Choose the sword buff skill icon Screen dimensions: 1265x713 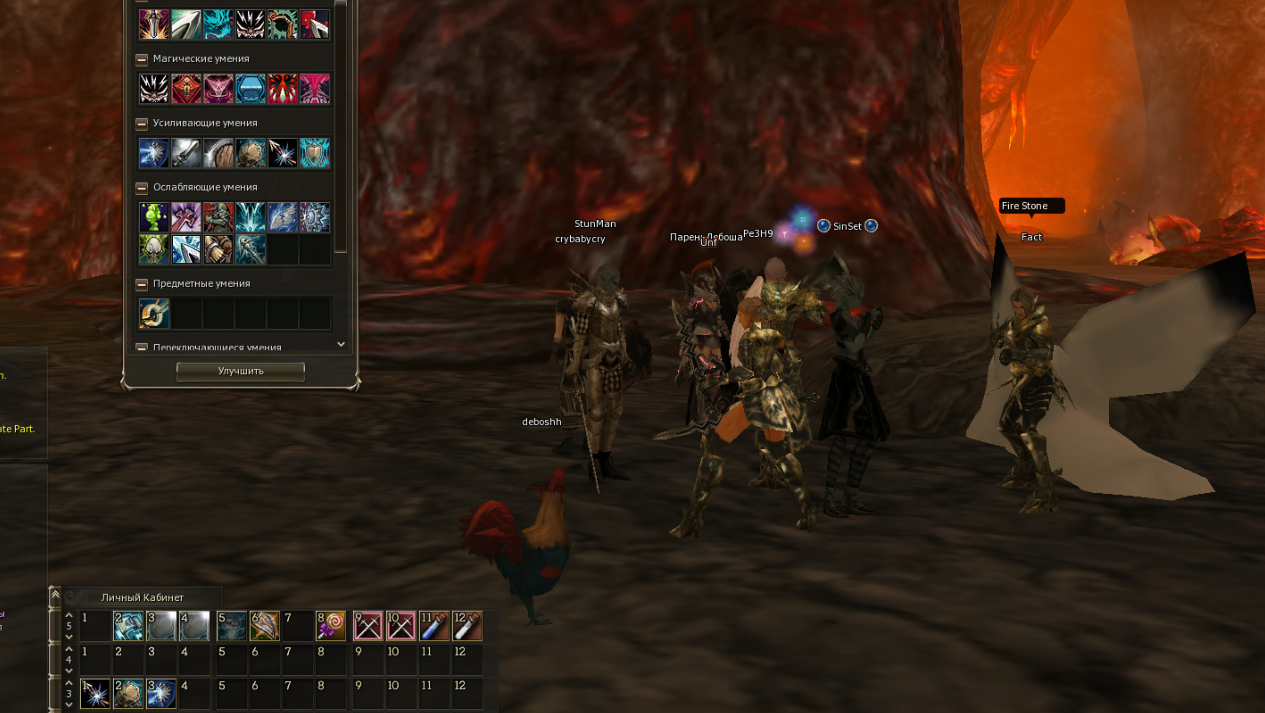[x=186, y=153]
